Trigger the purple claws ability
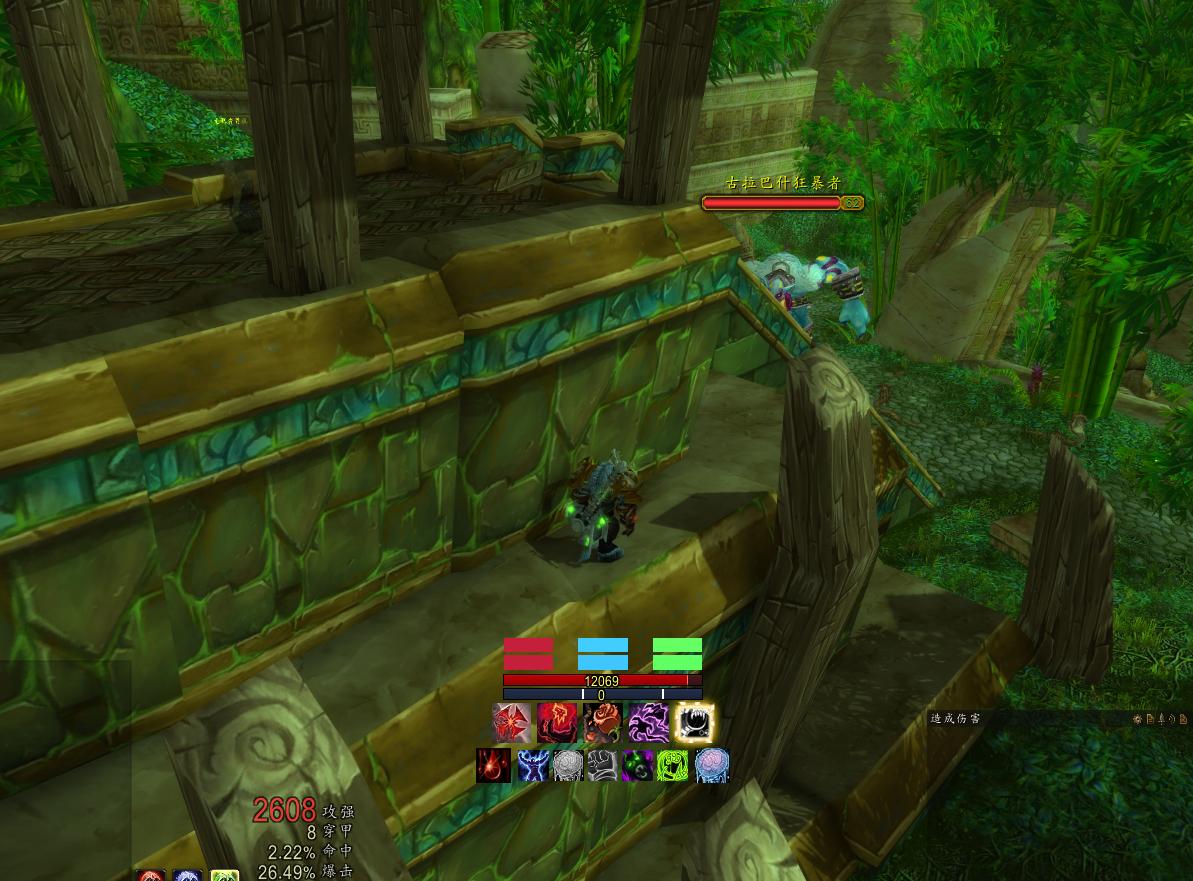The width and height of the screenshot is (1193, 881). 648,722
